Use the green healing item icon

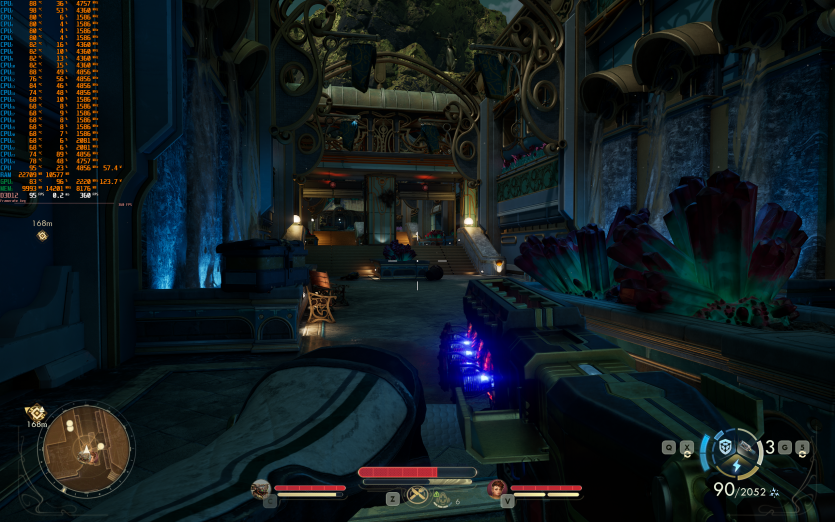tap(442, 500)
